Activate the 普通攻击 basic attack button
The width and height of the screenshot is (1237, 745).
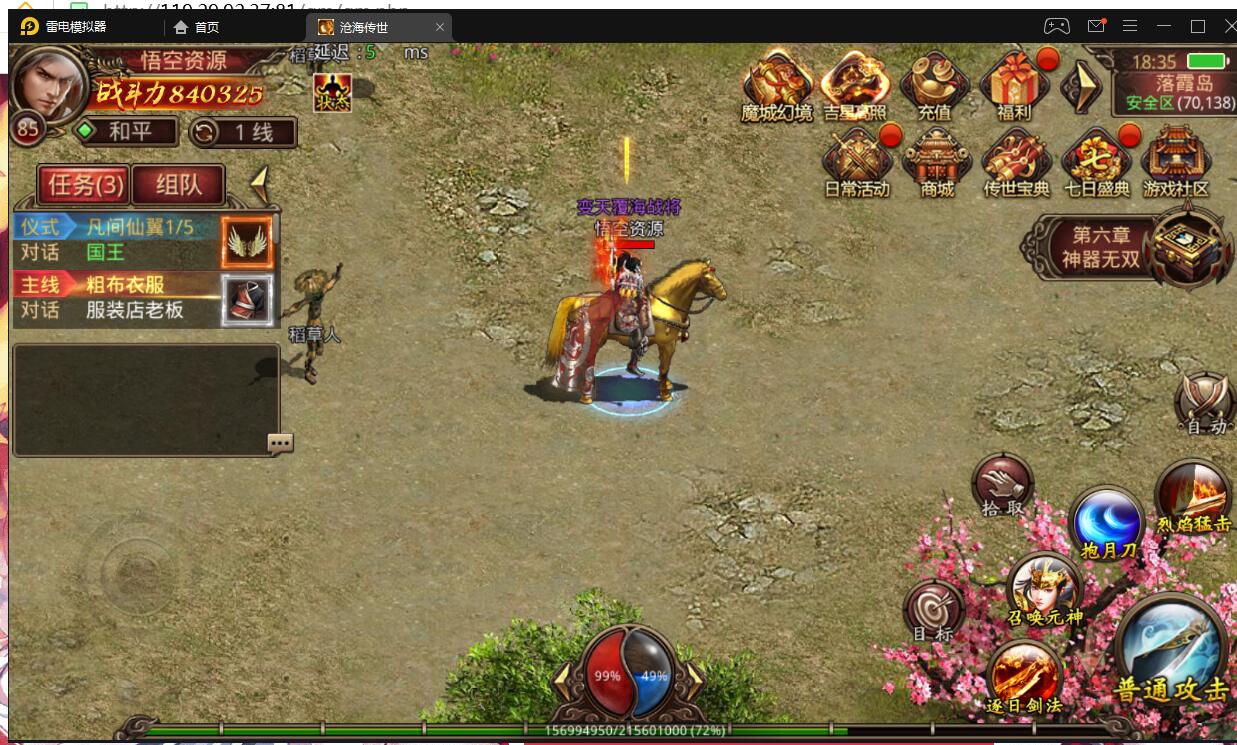1171,650
